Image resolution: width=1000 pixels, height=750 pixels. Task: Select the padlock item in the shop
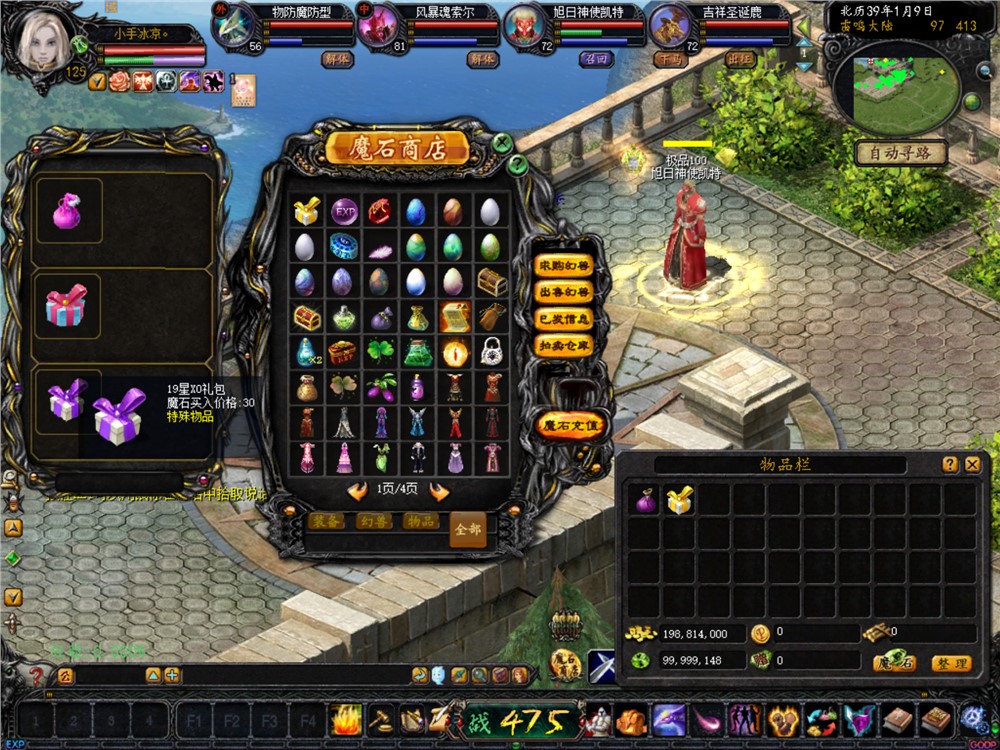tap(490, 351)
